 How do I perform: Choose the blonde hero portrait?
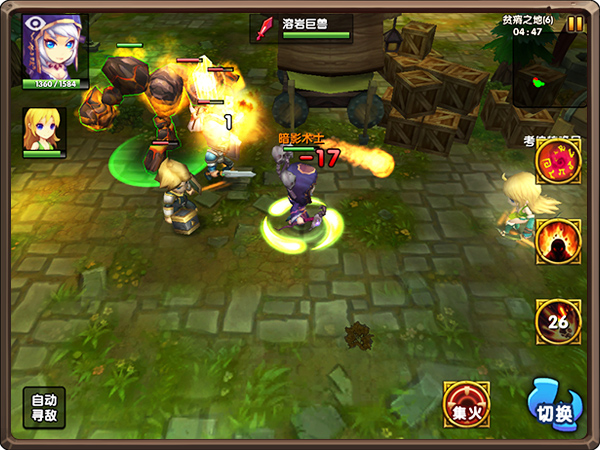[45, 129]
